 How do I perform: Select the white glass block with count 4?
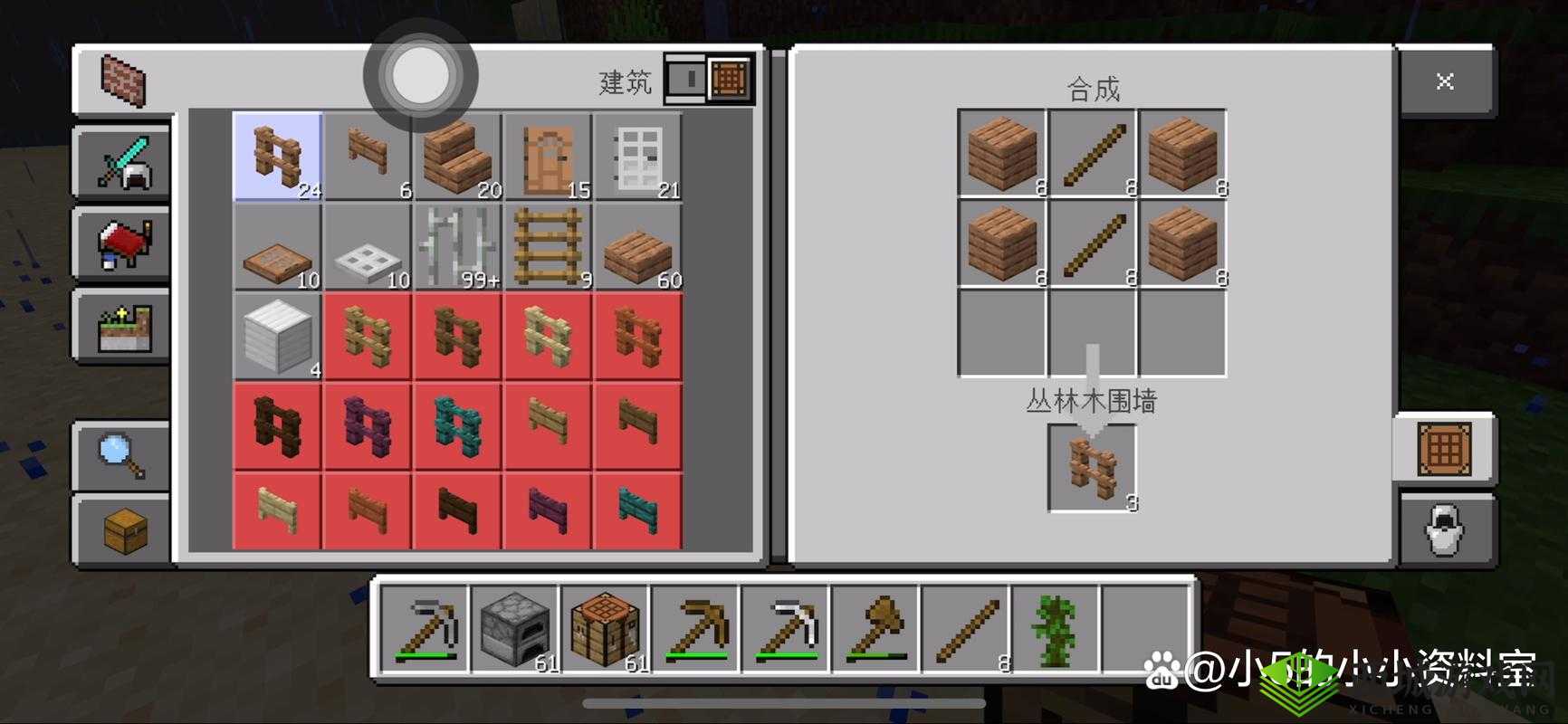click(x=277, y=337)
